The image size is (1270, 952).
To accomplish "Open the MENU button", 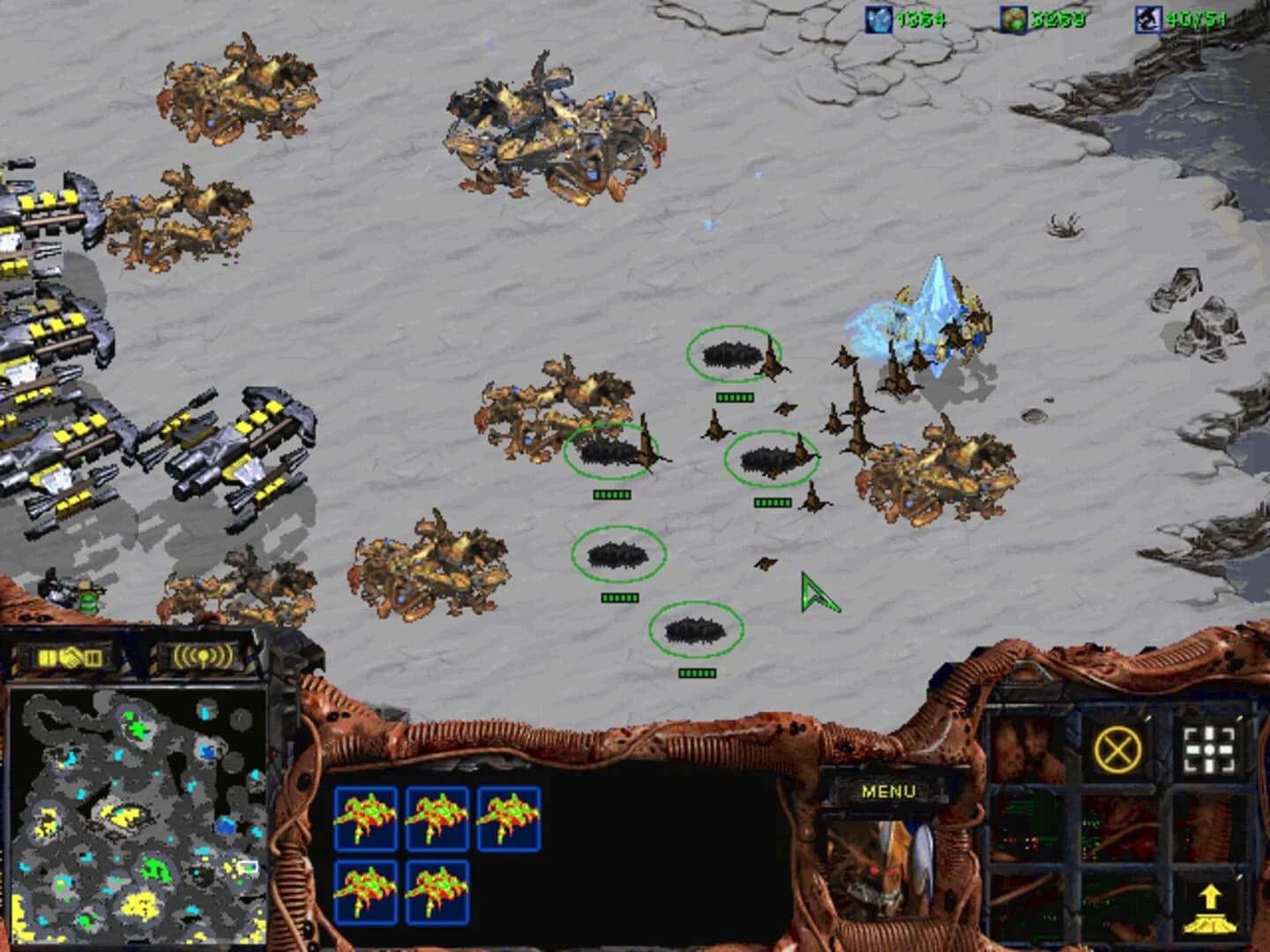I will click(890, 791).
